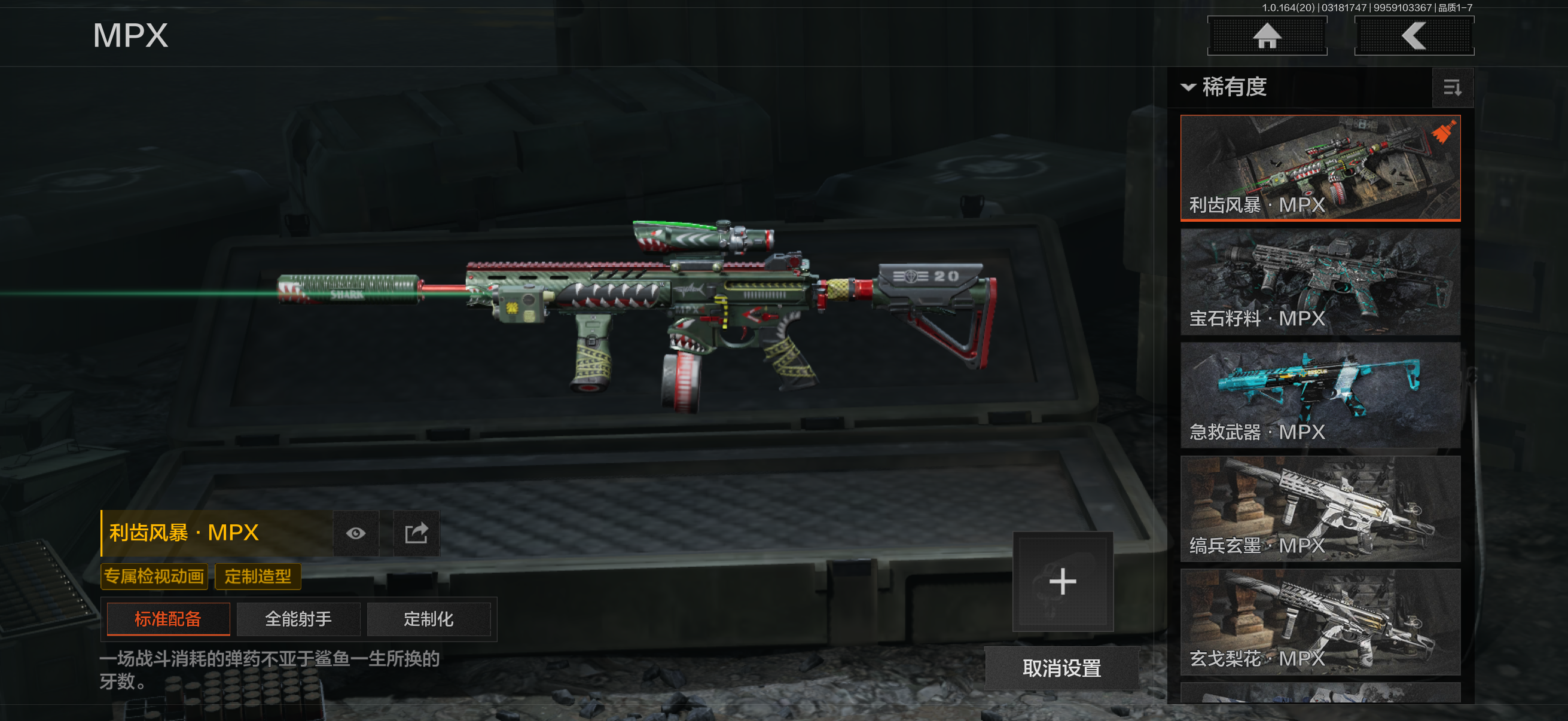
Task: Expand the 稀有度 sort dropdown
Action: tap(1225, 87)
